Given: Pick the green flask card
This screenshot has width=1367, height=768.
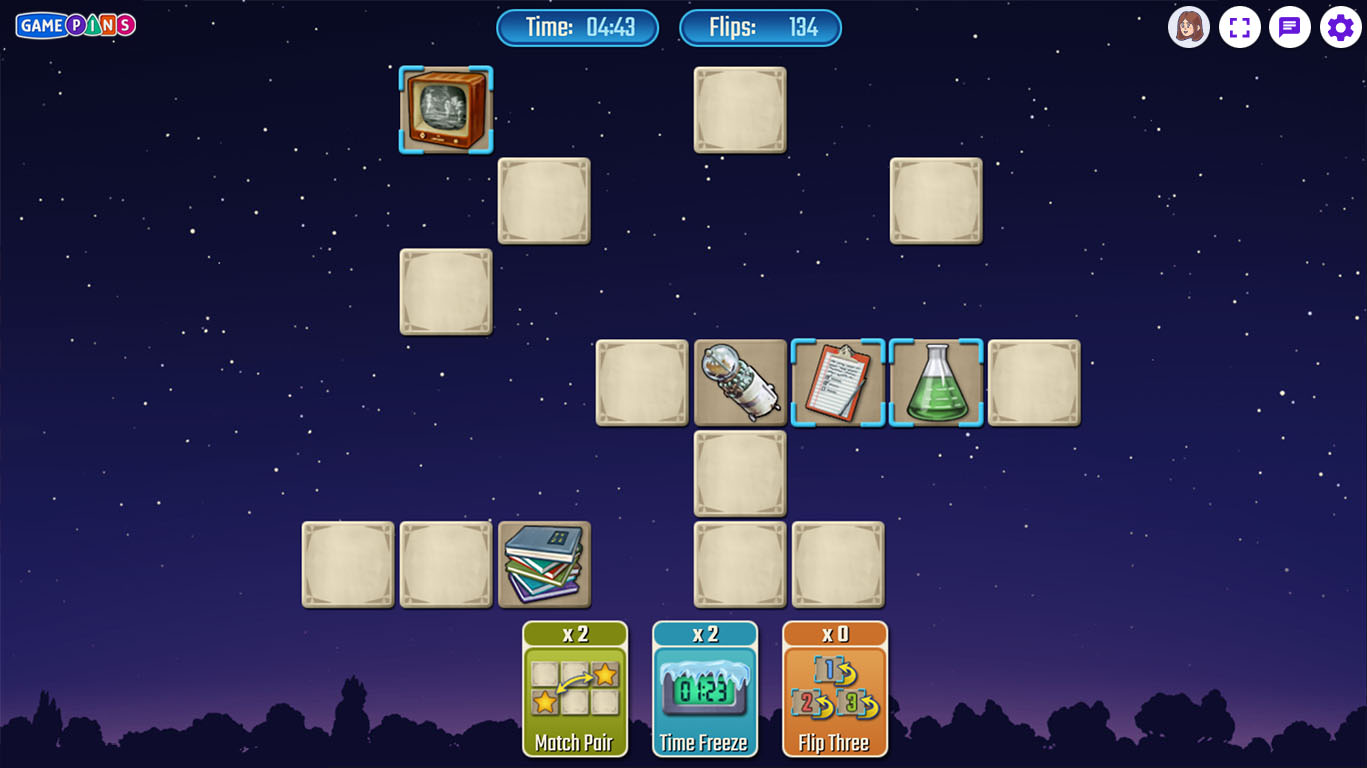Looking at the screenshot, I should pyautogui.click(x=936, y=383).
